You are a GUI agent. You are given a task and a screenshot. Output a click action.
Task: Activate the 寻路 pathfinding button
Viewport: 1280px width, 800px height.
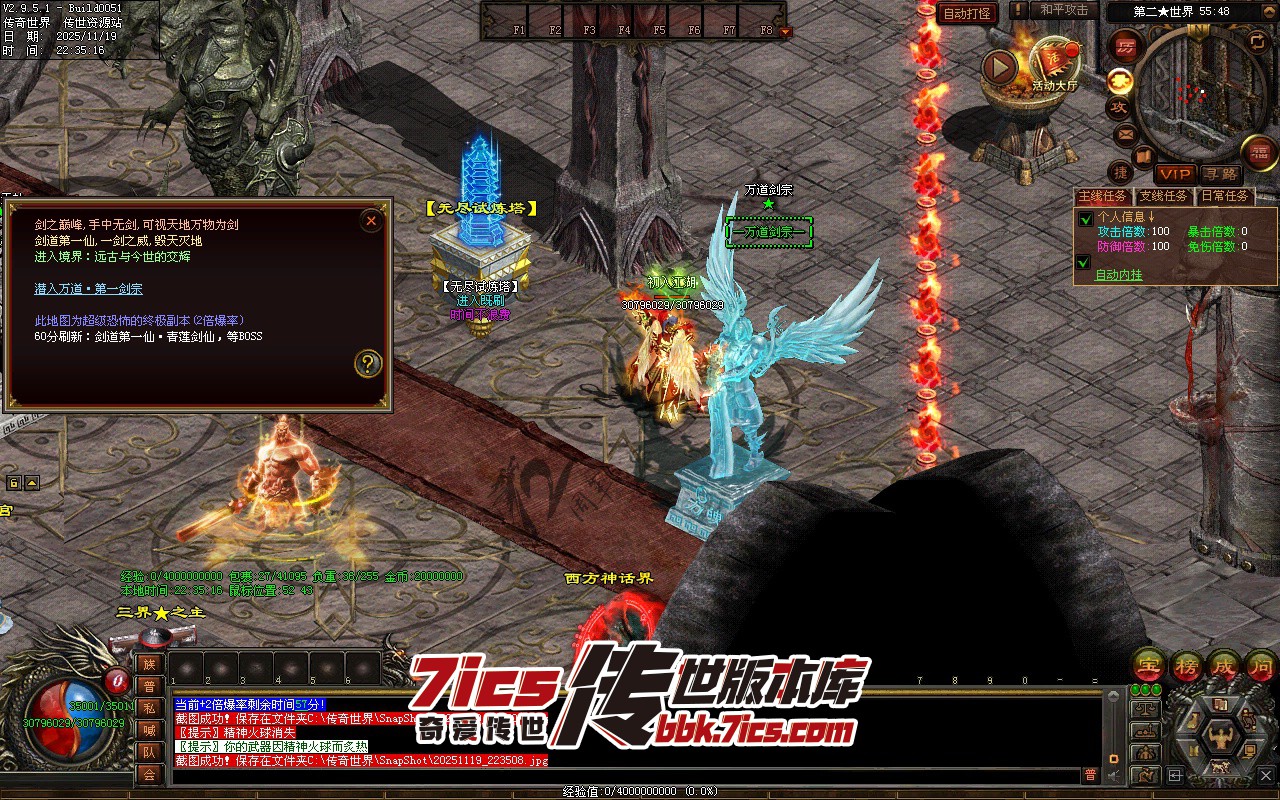(x=1219, y=174)
